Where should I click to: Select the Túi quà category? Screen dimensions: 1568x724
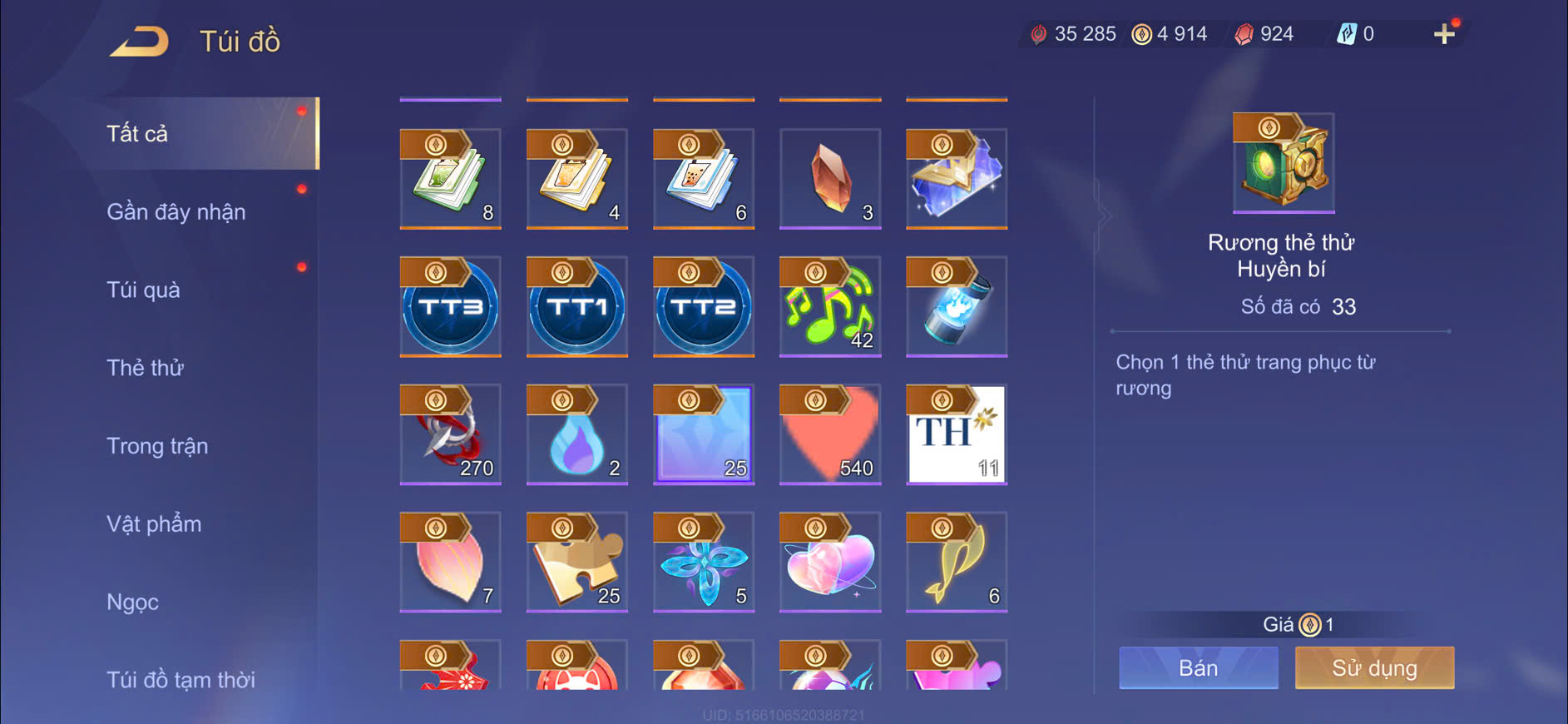click(143, 290)
